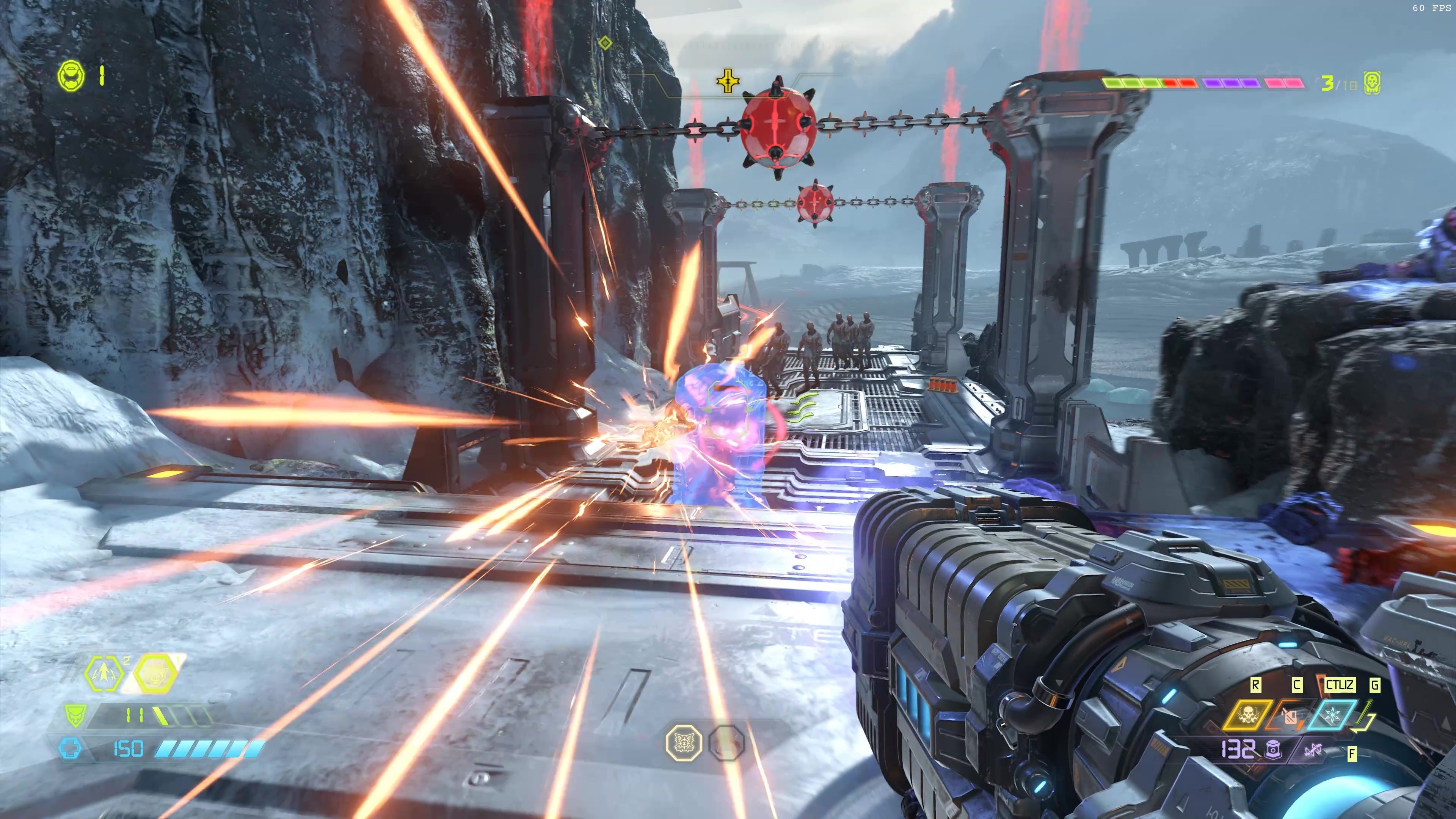The image size is (1456, 819).
Task: Click the glowing winged crosshair octagon icon
Action: [684, 743]
